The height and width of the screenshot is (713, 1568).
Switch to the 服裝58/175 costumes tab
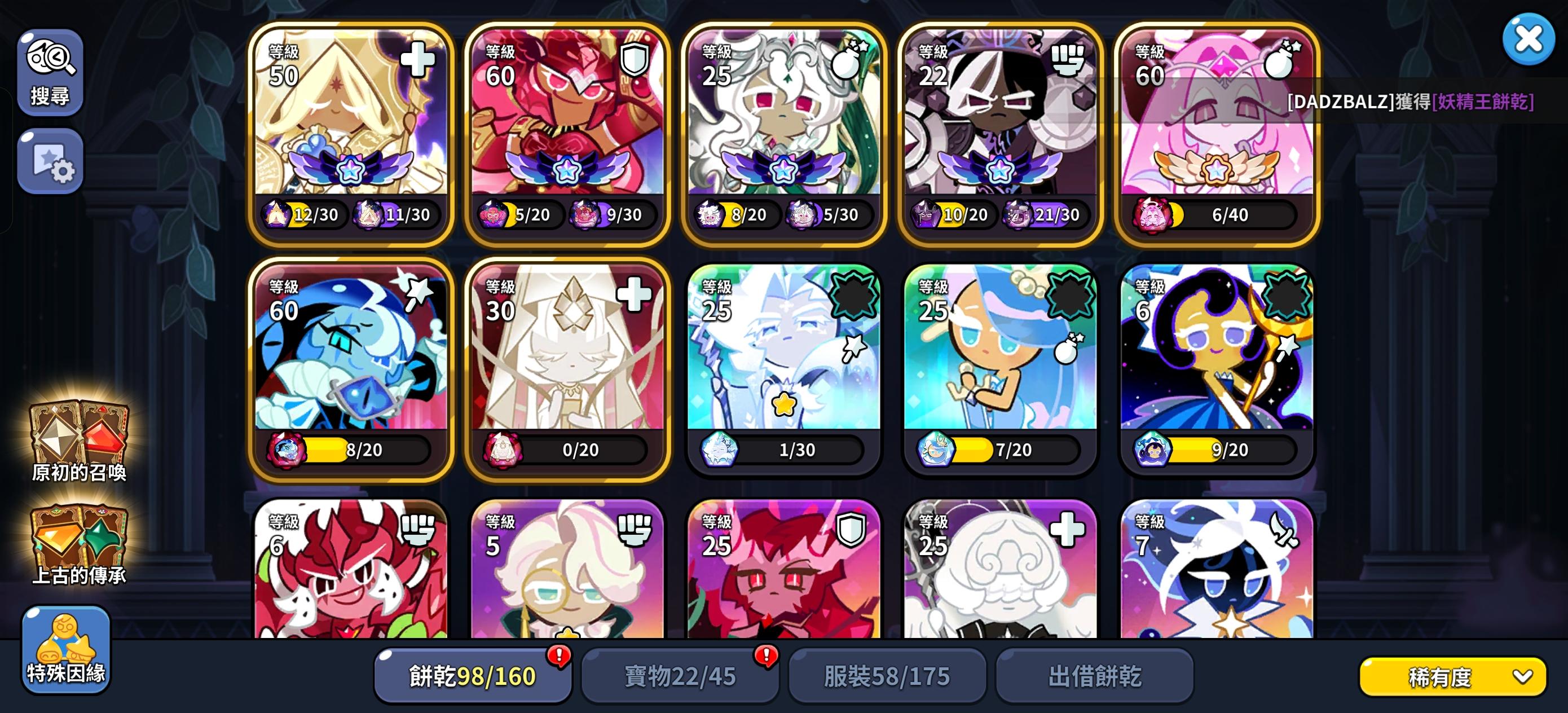[x=887, y=675]
